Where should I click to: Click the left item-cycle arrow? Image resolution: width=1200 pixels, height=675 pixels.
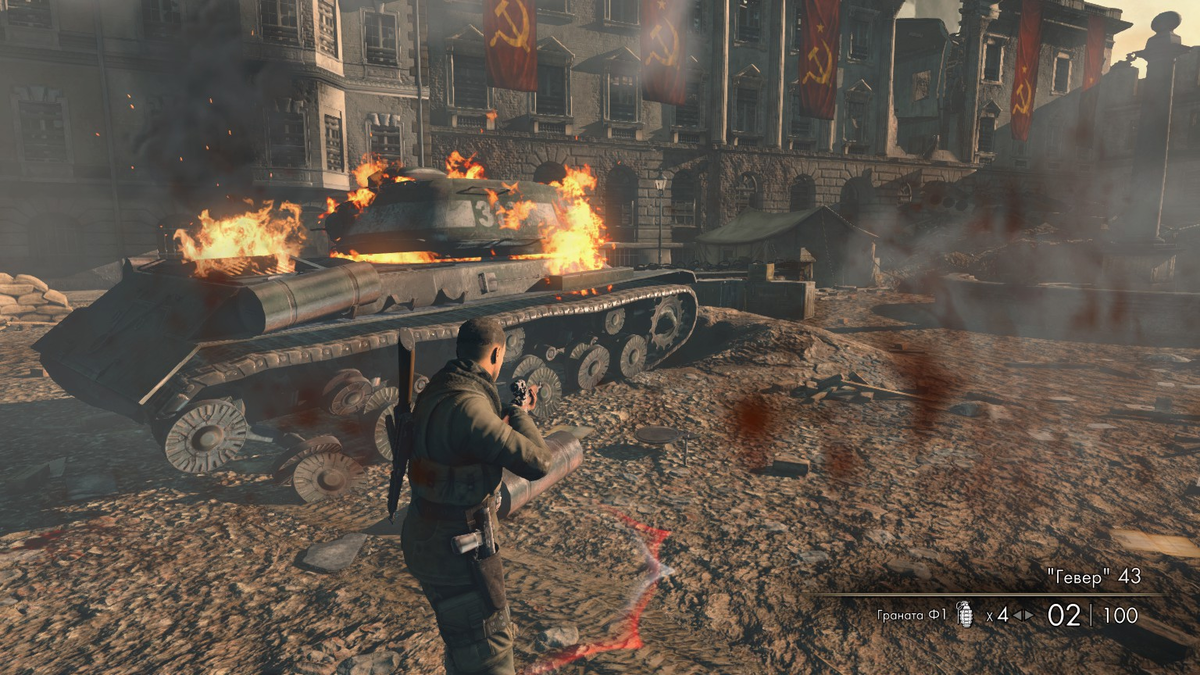(x=1017, y=615)
